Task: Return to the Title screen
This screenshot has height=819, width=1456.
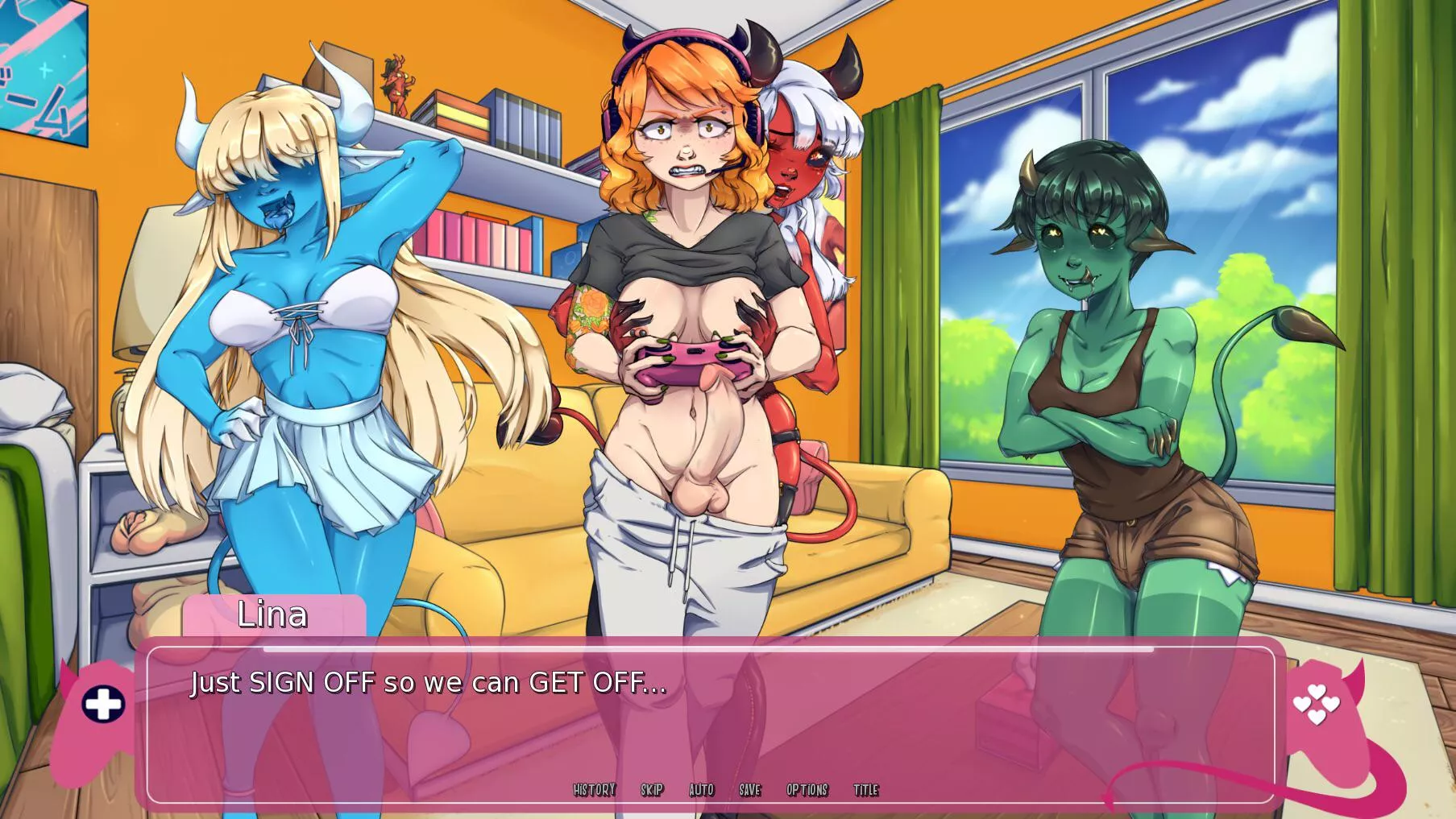Action: [x=865, y=790]
